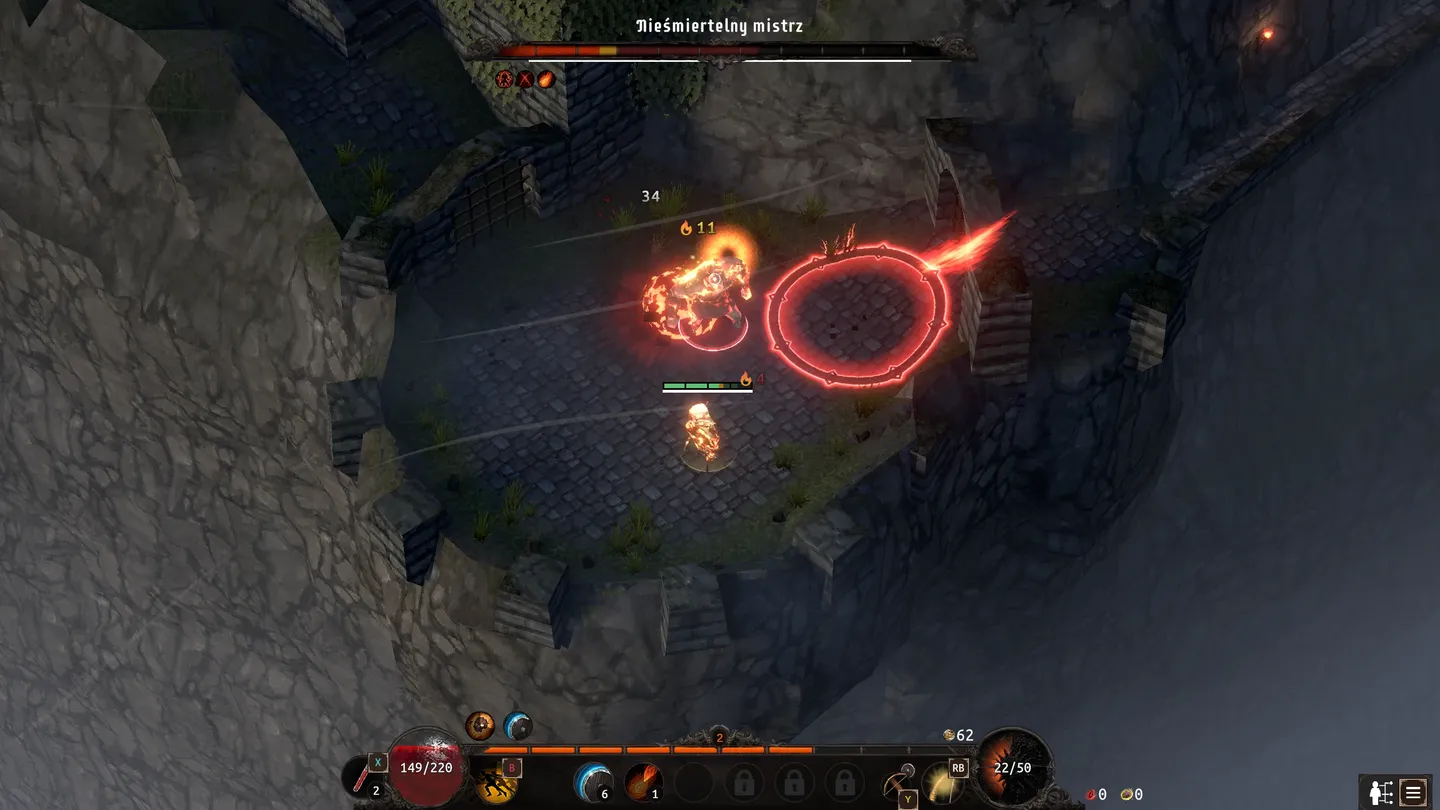Cast the fireball skill in the hotbar
Screen dimensions: 1440x810
pyautogui.click(x=642, y=781)
